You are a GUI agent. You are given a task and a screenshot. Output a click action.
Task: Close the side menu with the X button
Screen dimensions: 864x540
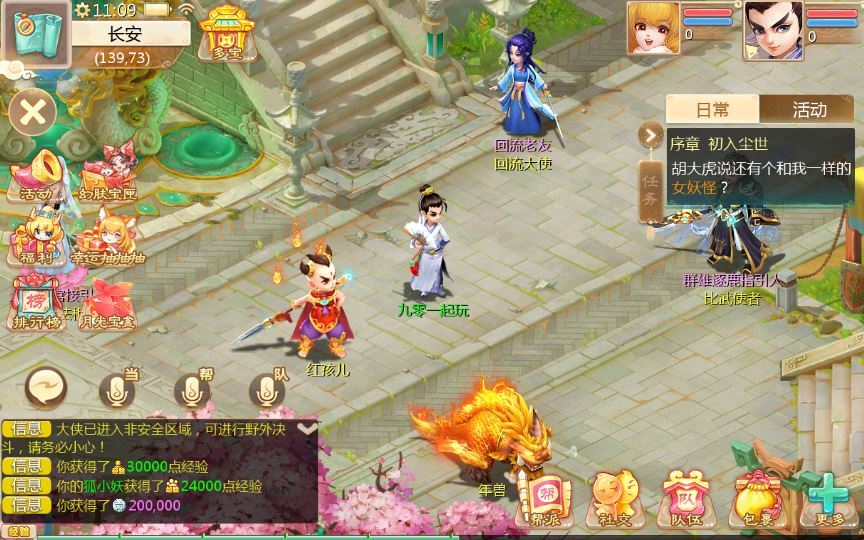tap(33, 111)
